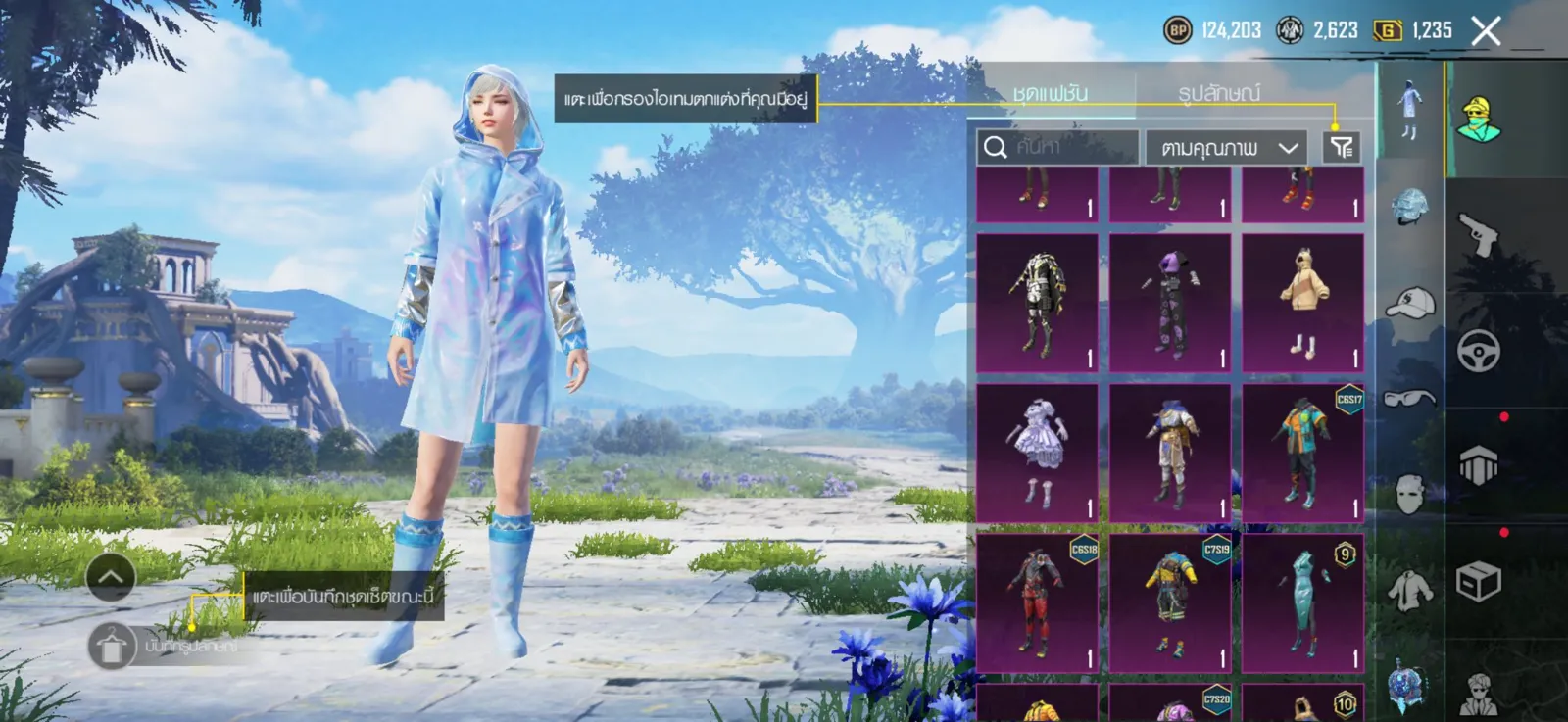The image size is (1568, 722).
Task: Select the beige hoodie outfit
Action: 1302,303
